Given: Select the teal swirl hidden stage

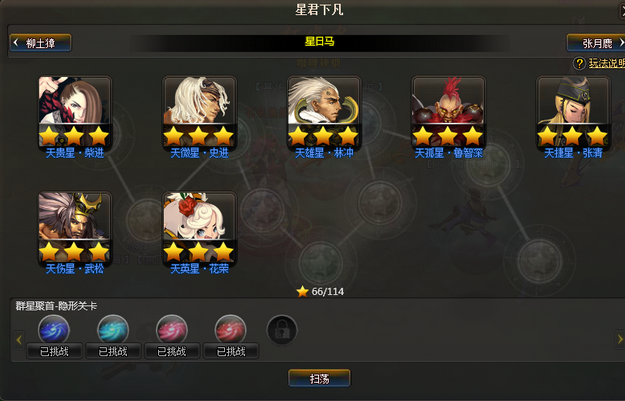Looking at the screenshot, I should [113, 329].
